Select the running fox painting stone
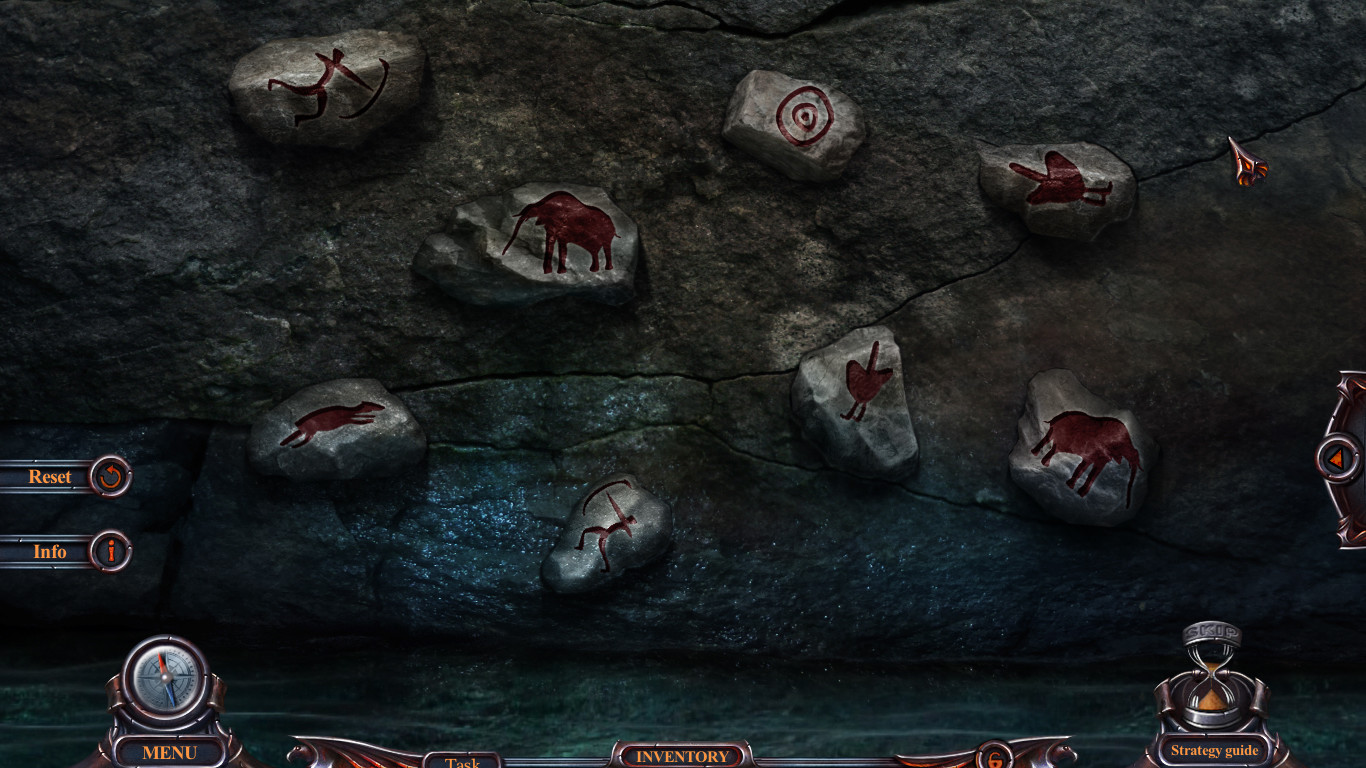The height and width of the screenshot is (768, 1366). [x=330, y=425]
